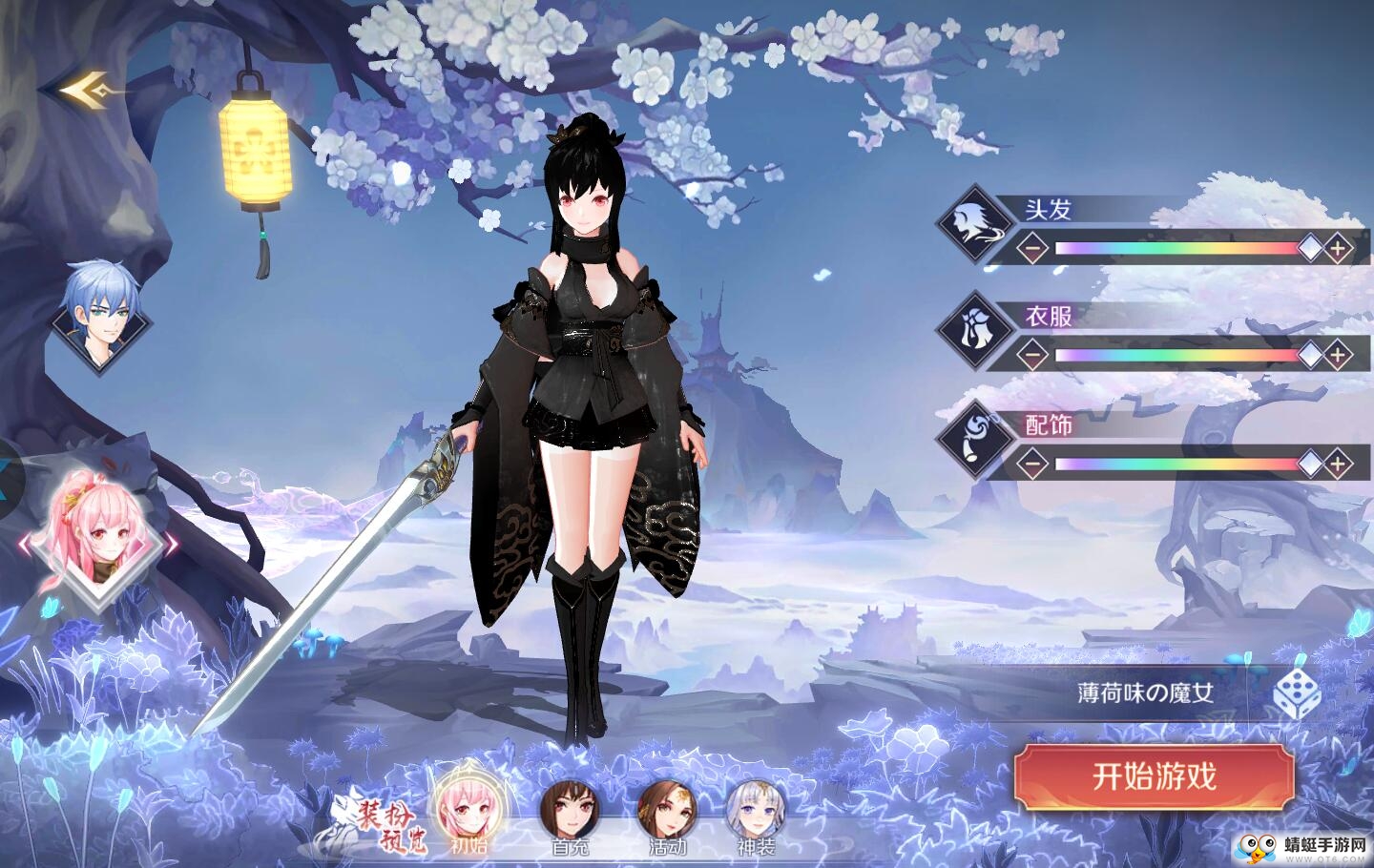Click the 配饰 accessory color slider bar
The width and height of the screenshot is (1374, 868).
pos(1178,465)
